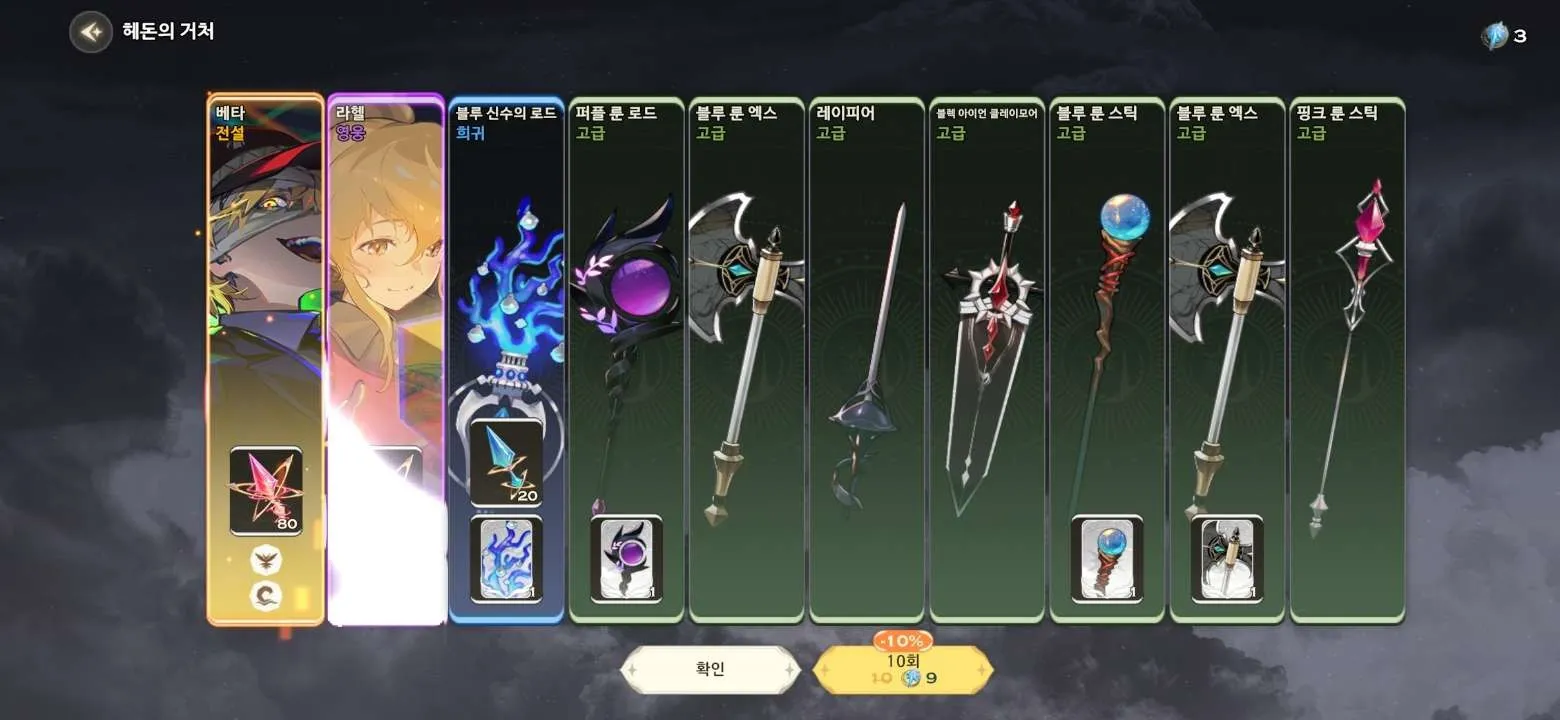Summon again with the 10회 button

[902, 669]
